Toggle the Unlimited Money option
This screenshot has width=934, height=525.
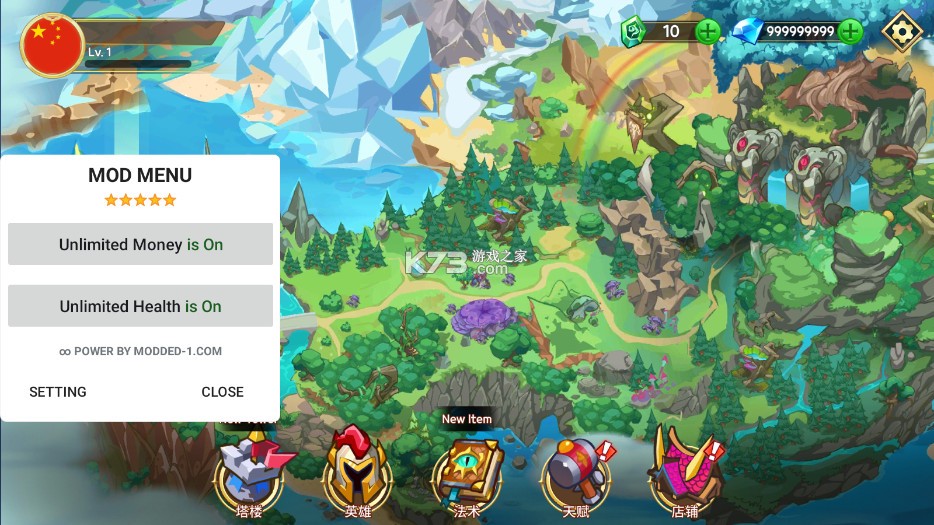[x=140, y=244]
